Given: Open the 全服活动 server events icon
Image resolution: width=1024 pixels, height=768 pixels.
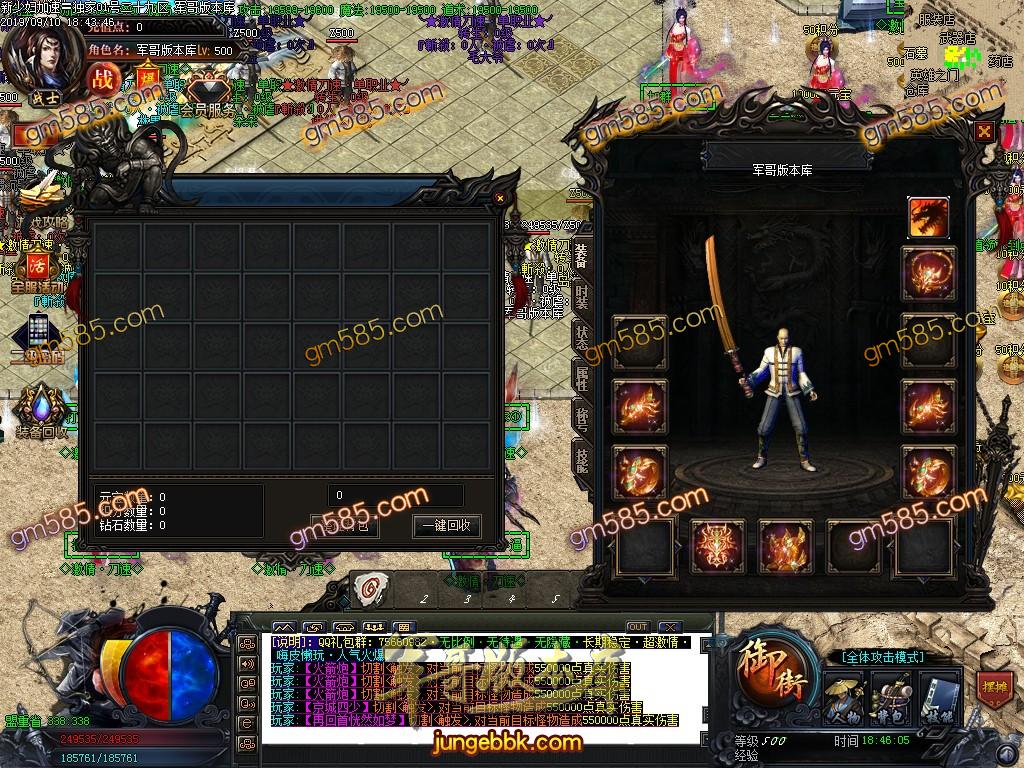Looking at the screenshot, I should click(38, 268).
